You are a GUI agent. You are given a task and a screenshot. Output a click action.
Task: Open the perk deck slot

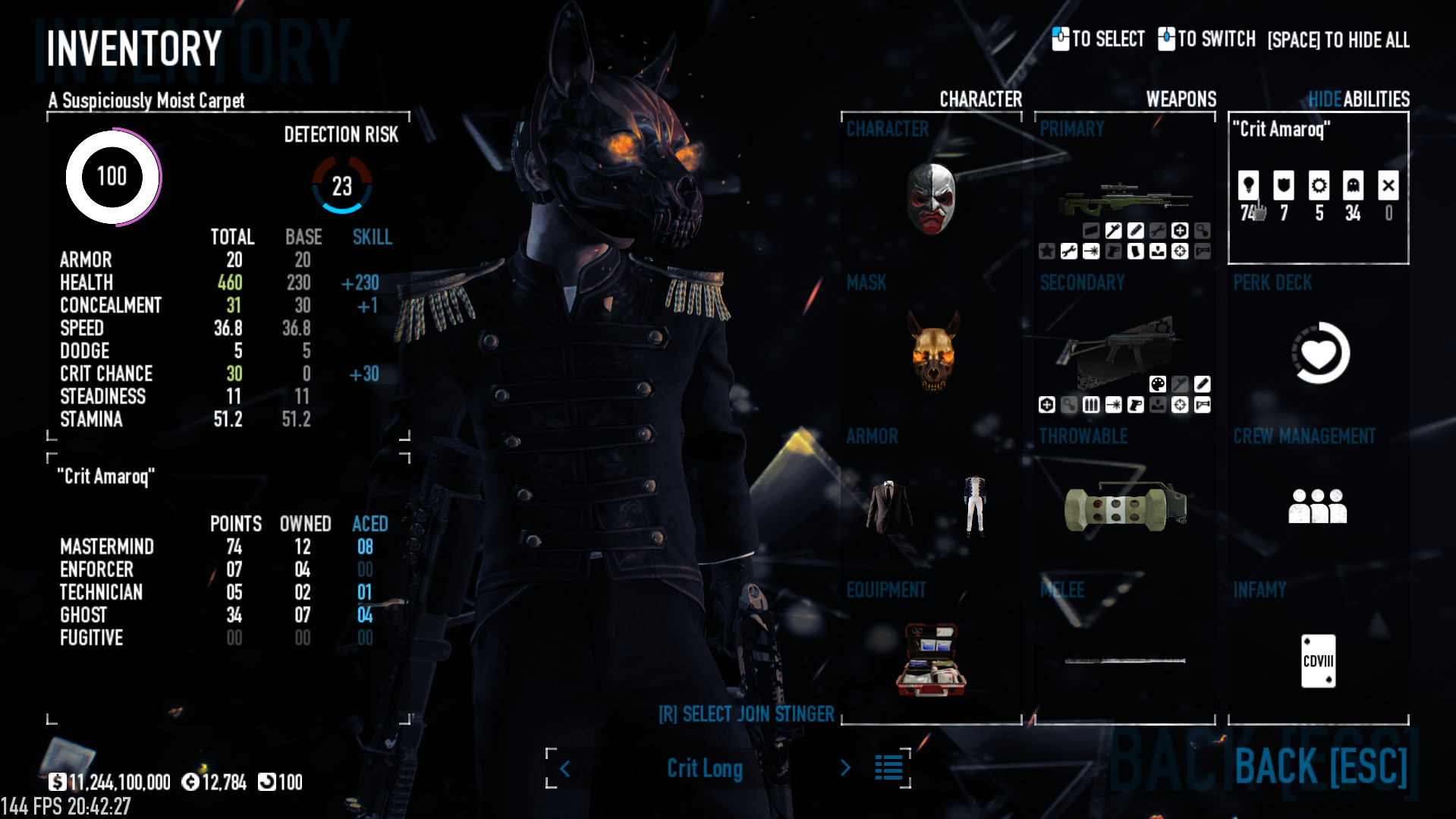[x=1319, y=353]
